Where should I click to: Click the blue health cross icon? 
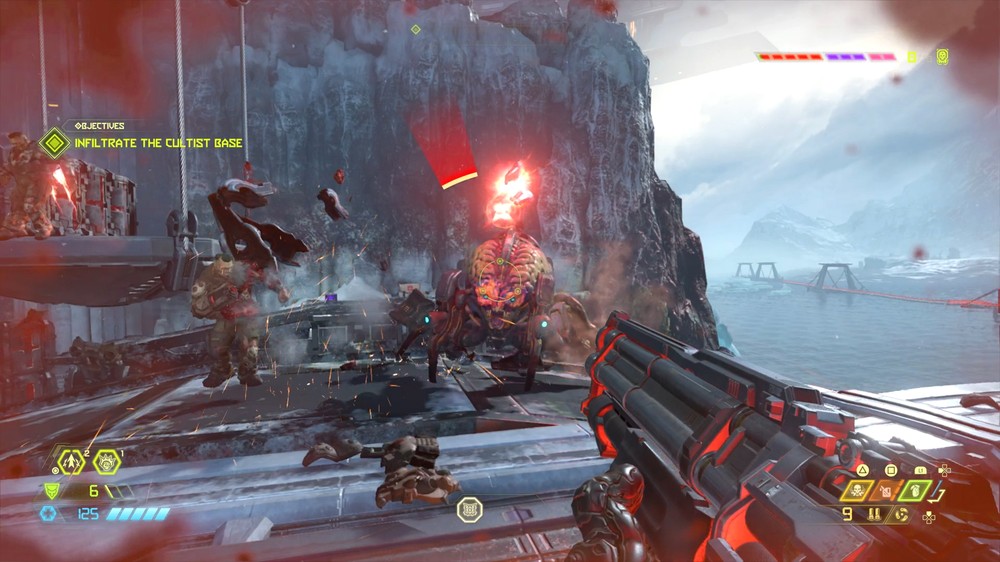click(x=47, y=513)
